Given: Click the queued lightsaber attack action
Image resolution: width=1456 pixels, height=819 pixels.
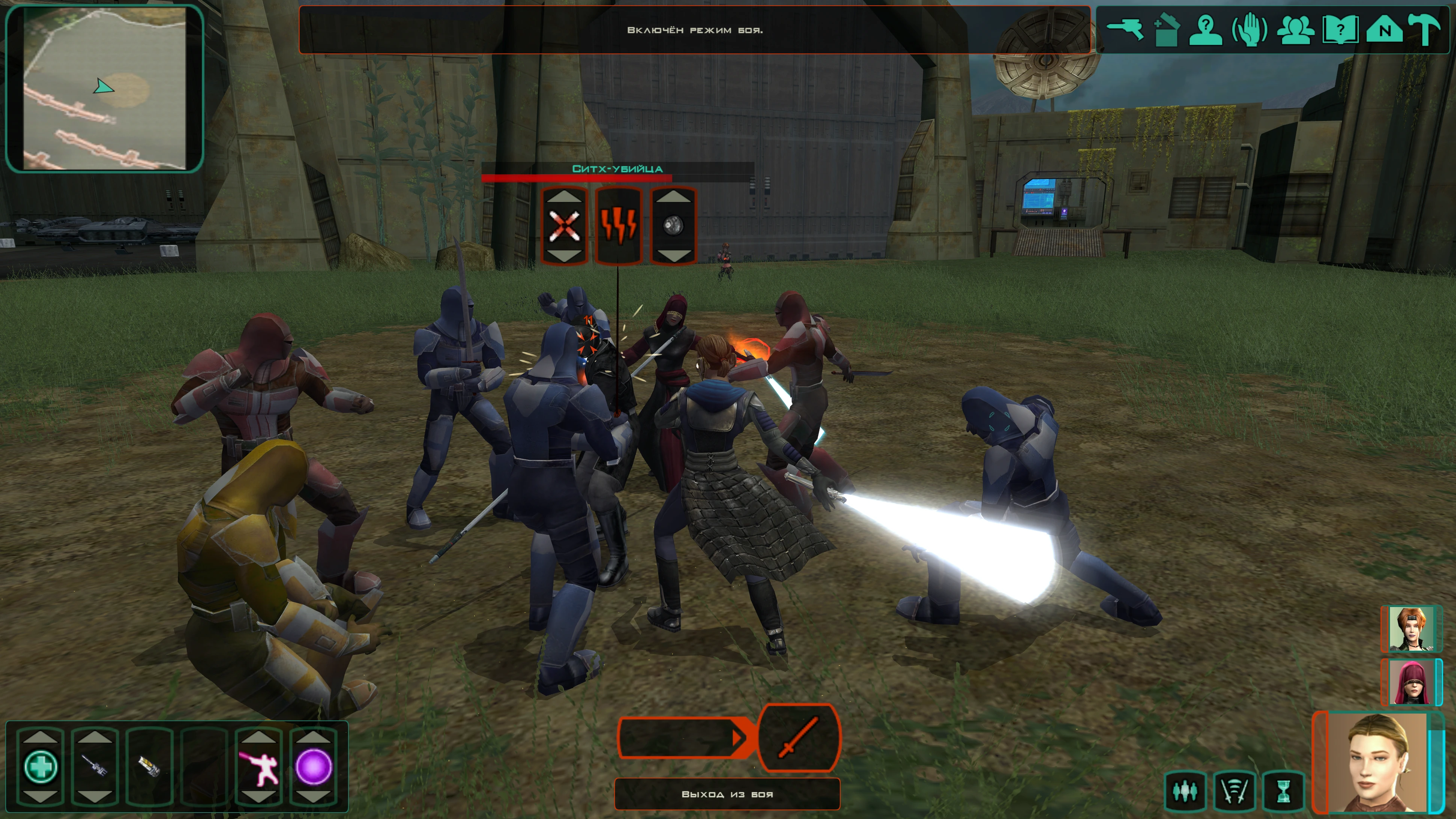Looking at the screenshot, I should tap(799, 738).
